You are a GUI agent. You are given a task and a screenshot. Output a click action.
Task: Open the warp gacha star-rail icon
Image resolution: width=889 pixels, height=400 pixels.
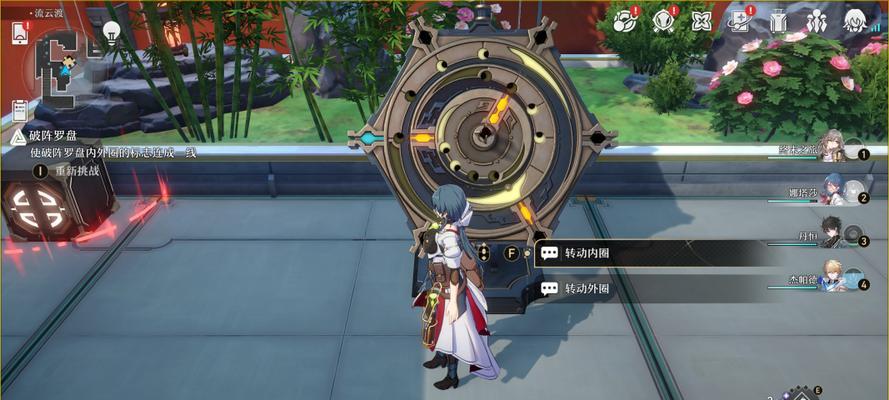tap(625, 19)
